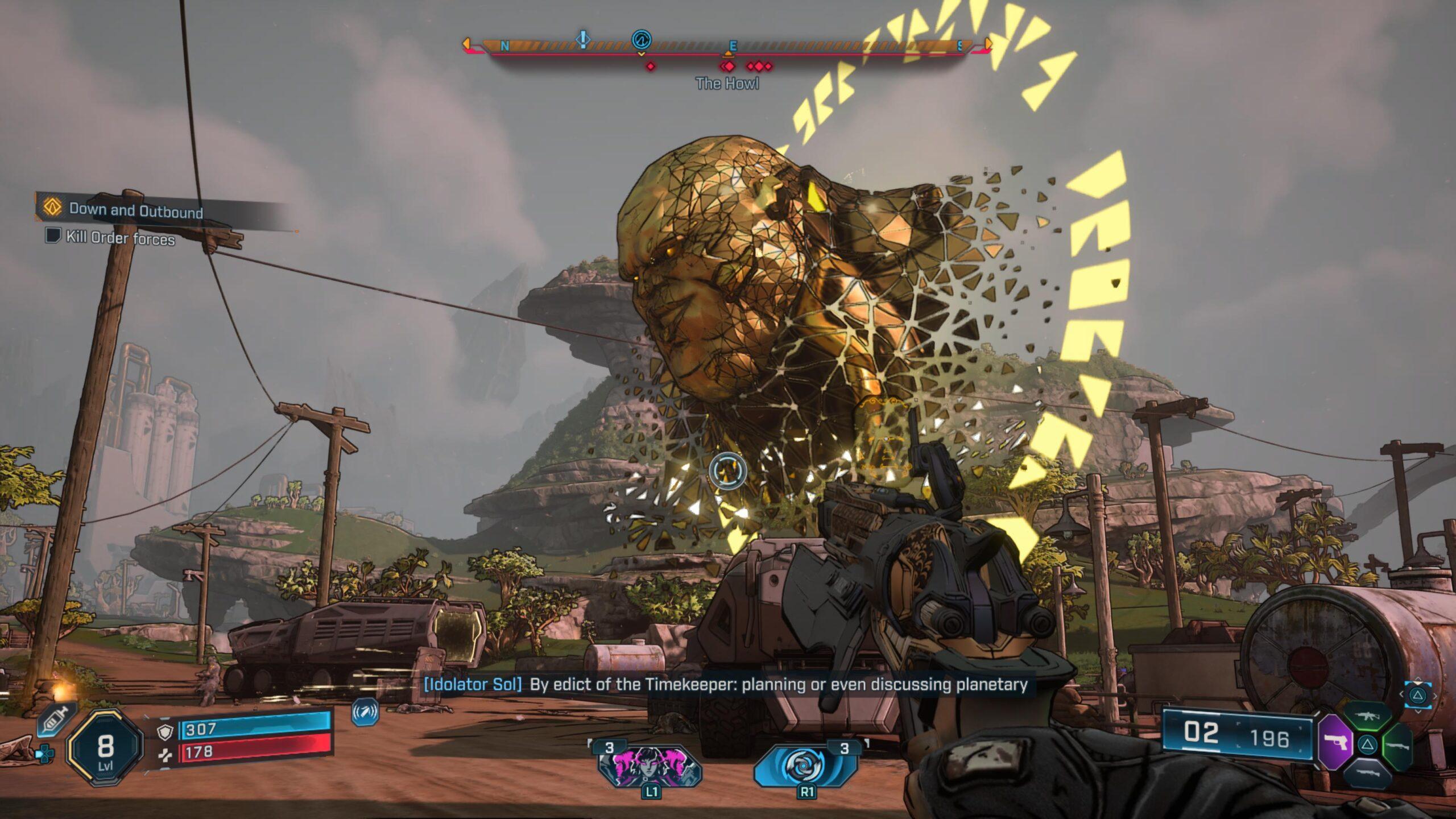Click the blue circular waypoint marker on compass
This screenshot has height=819, width=1456.
click(641, 40)
